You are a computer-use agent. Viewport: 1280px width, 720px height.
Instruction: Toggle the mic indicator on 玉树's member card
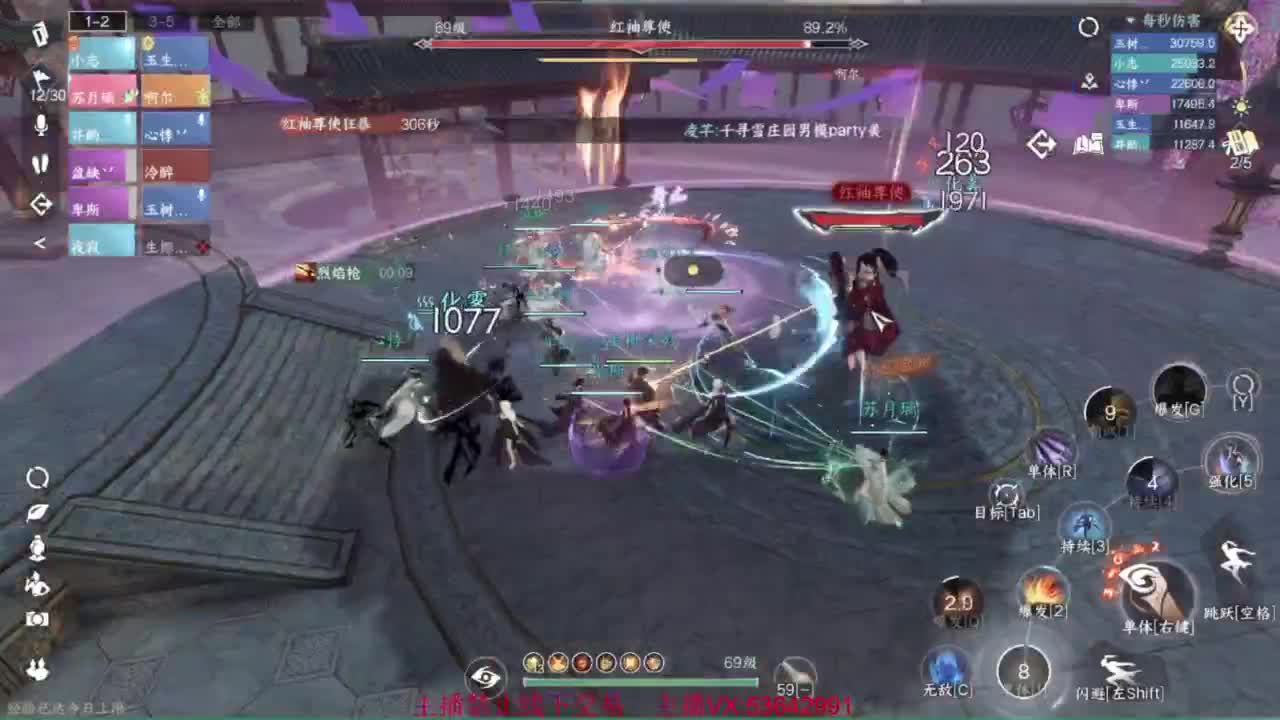tap(200, 195)
